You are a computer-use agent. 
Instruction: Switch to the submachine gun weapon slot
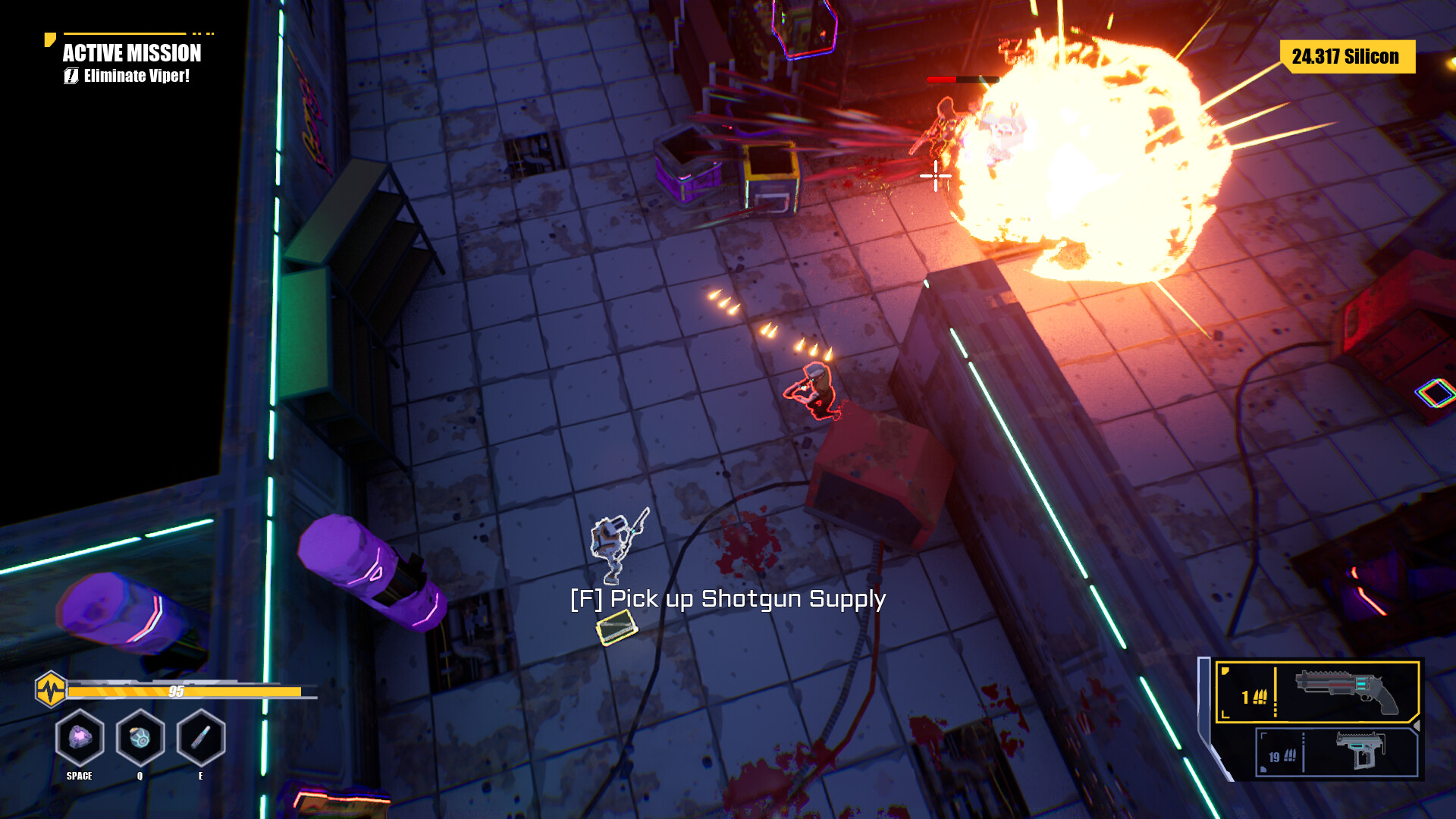tap(1336, 752)
